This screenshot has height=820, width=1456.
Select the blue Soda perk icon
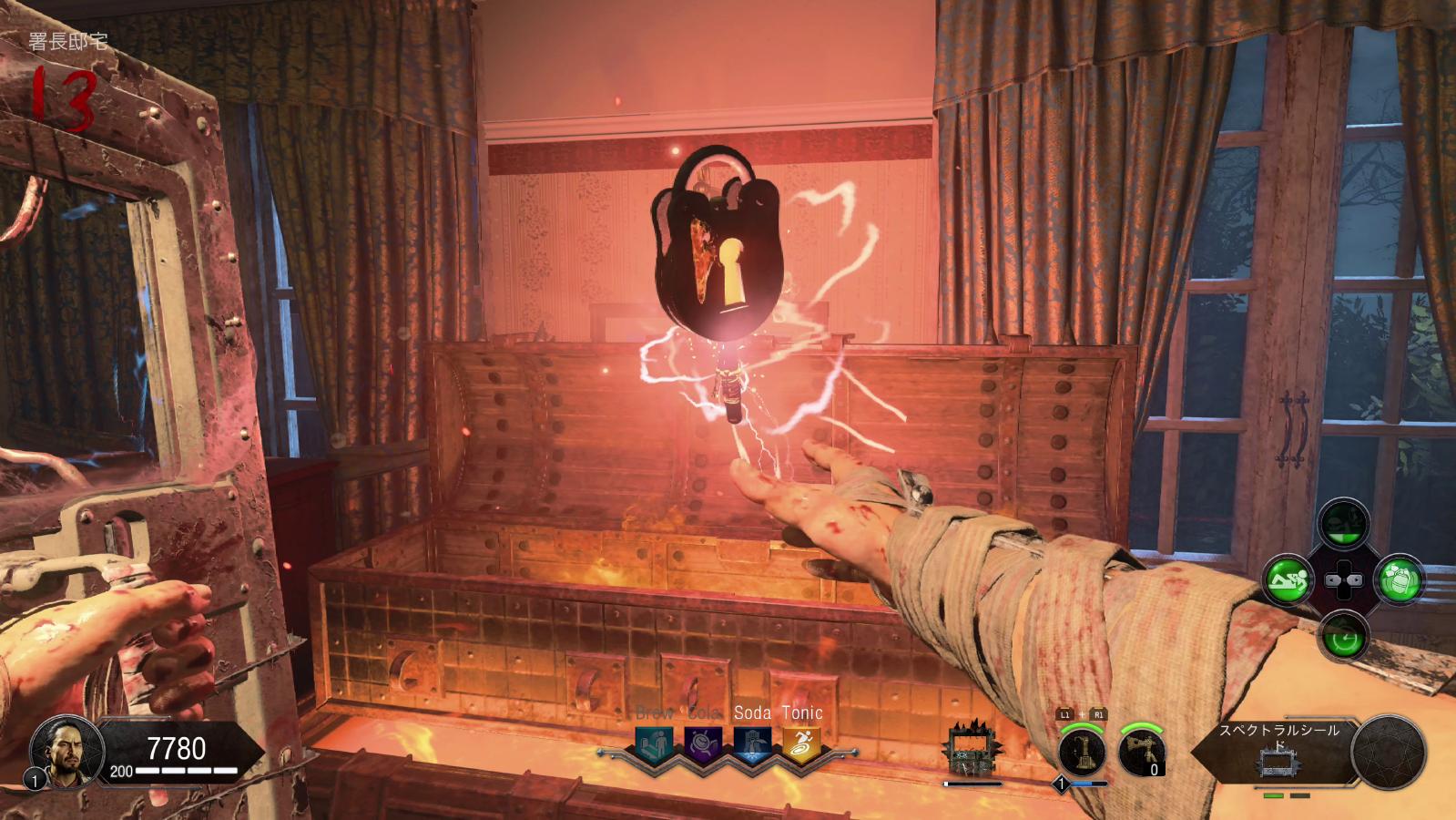tap(752, 744)
